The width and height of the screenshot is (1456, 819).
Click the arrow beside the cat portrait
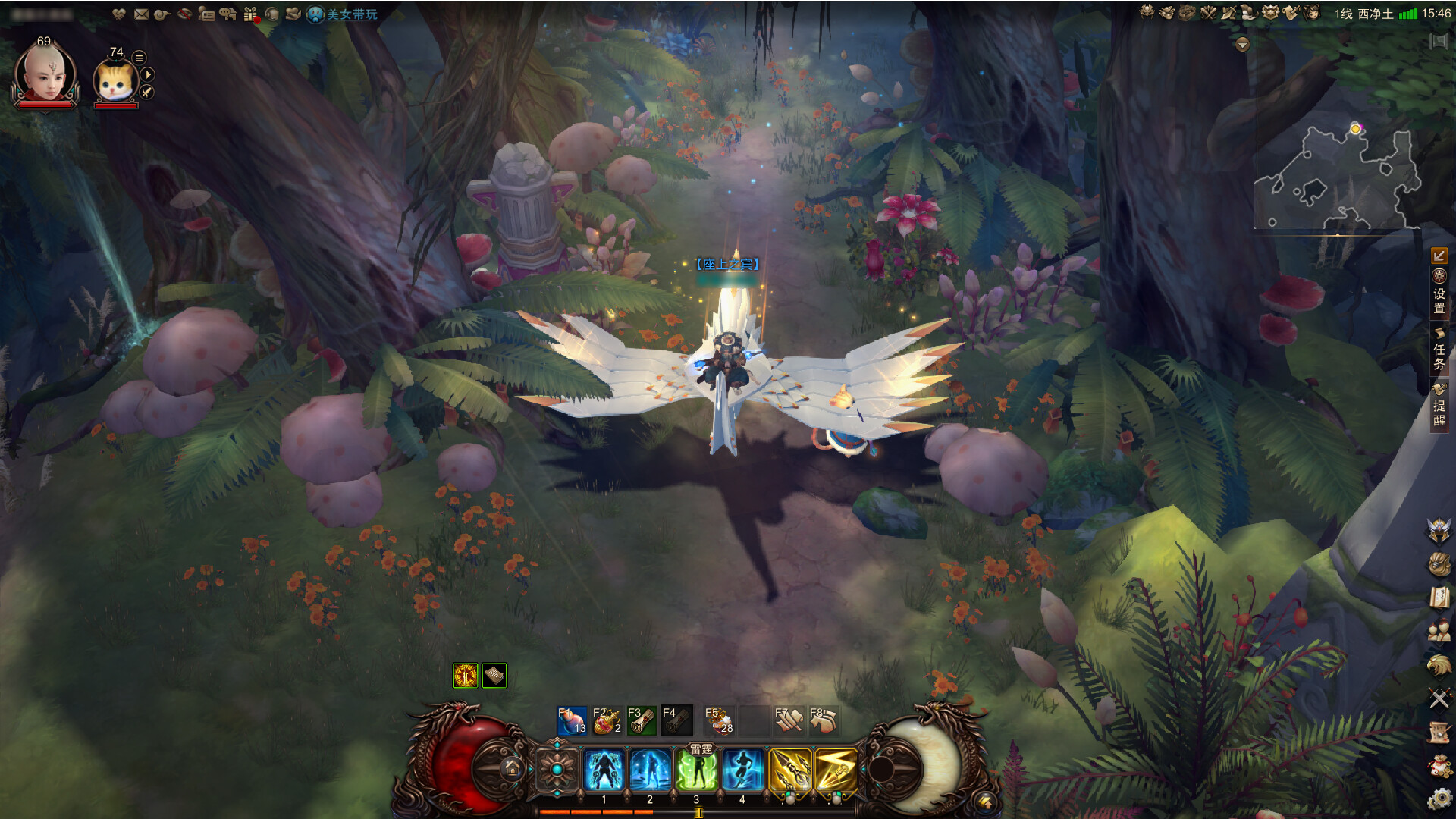[149, 75]
